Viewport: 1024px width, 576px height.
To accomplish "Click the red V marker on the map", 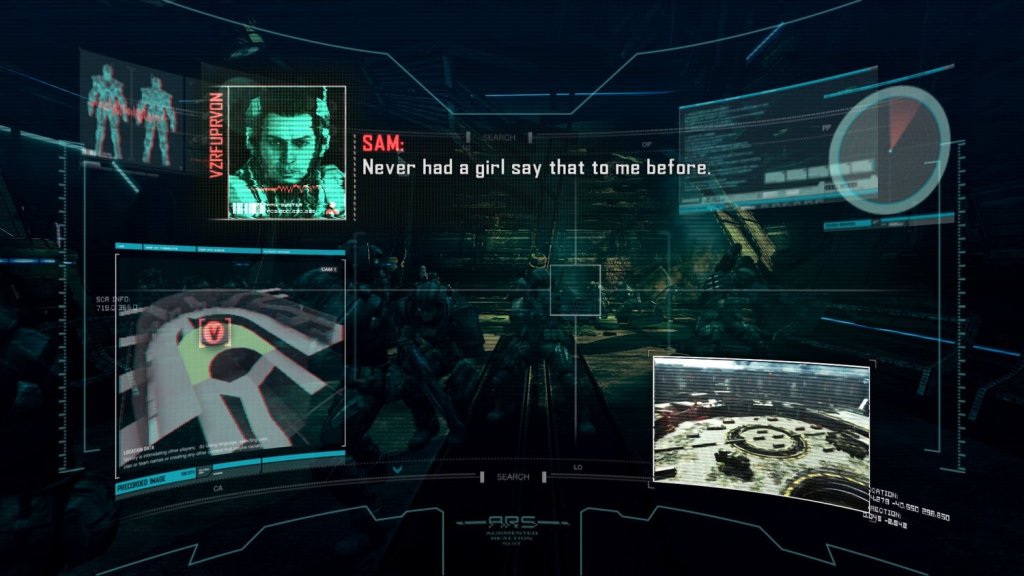I will 215,332.
